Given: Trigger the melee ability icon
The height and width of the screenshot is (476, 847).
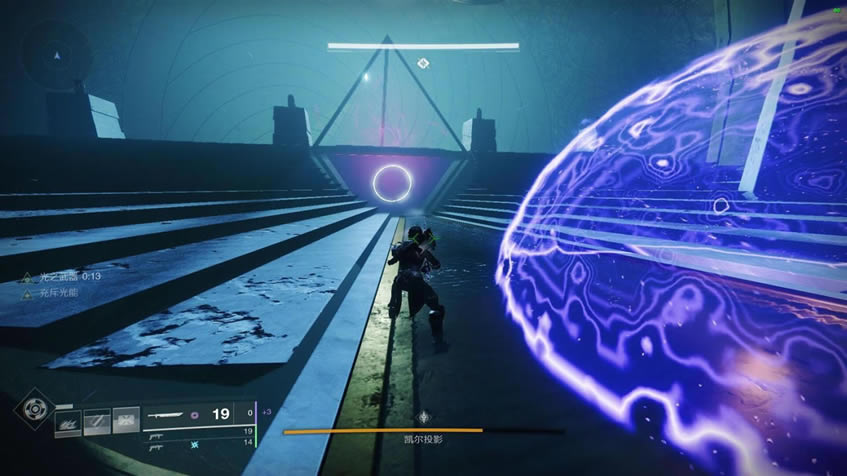Looking at the screenshot, I should (97, 423).
